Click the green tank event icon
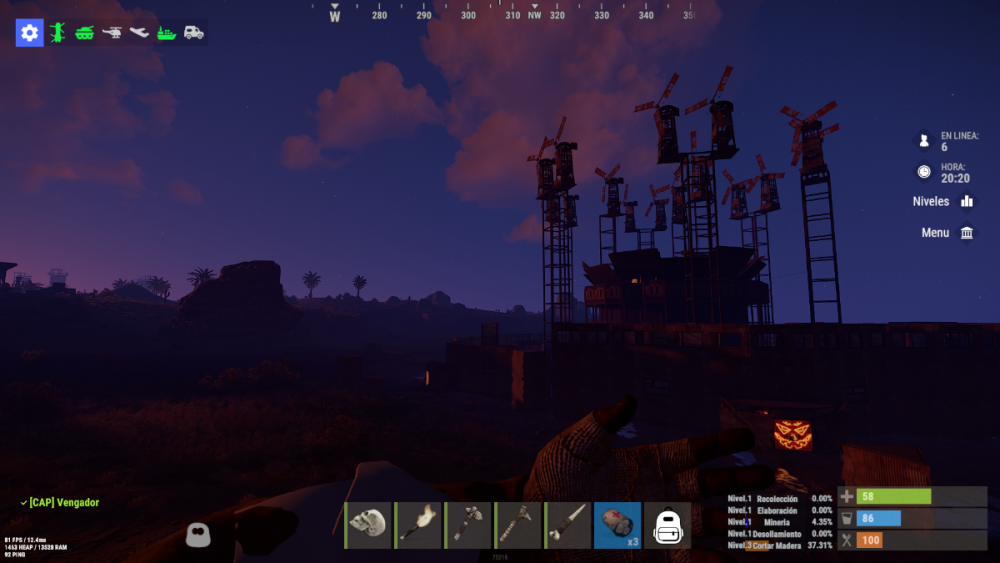1000x563 pixels. point(84,33)
